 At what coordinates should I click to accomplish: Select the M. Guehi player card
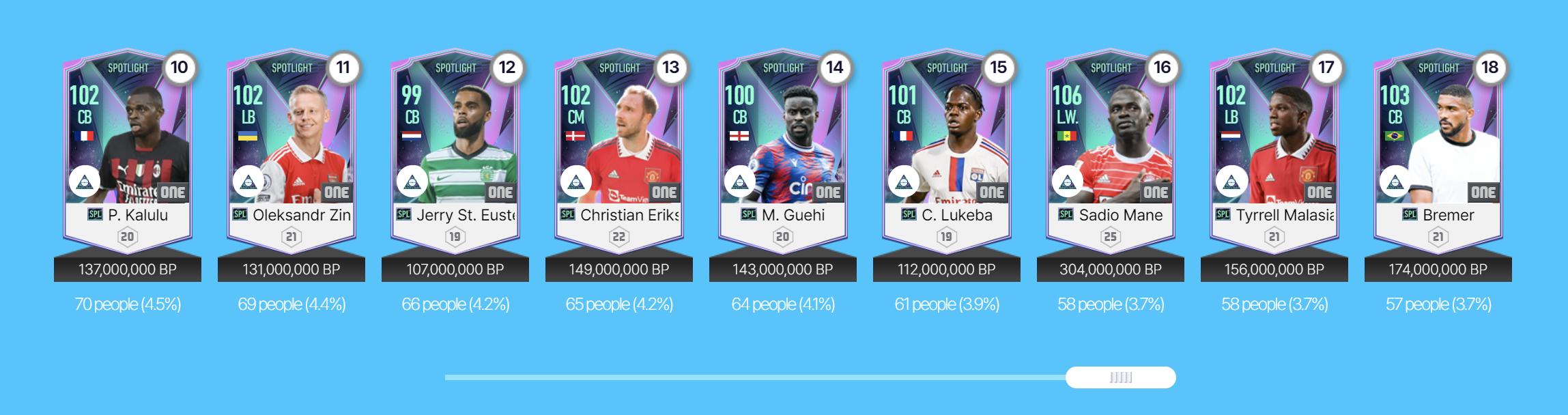[783, 152]
